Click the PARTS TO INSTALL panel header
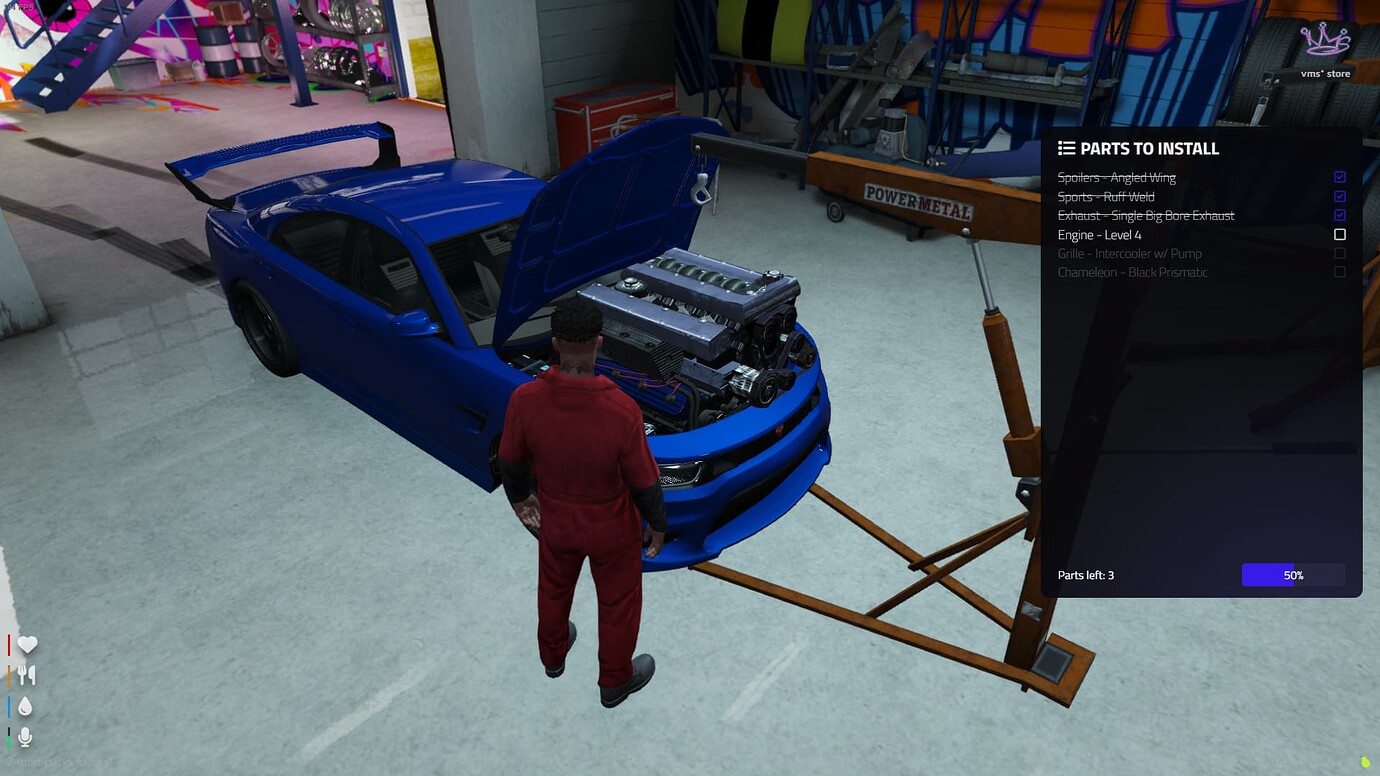 pos(1148,148)
